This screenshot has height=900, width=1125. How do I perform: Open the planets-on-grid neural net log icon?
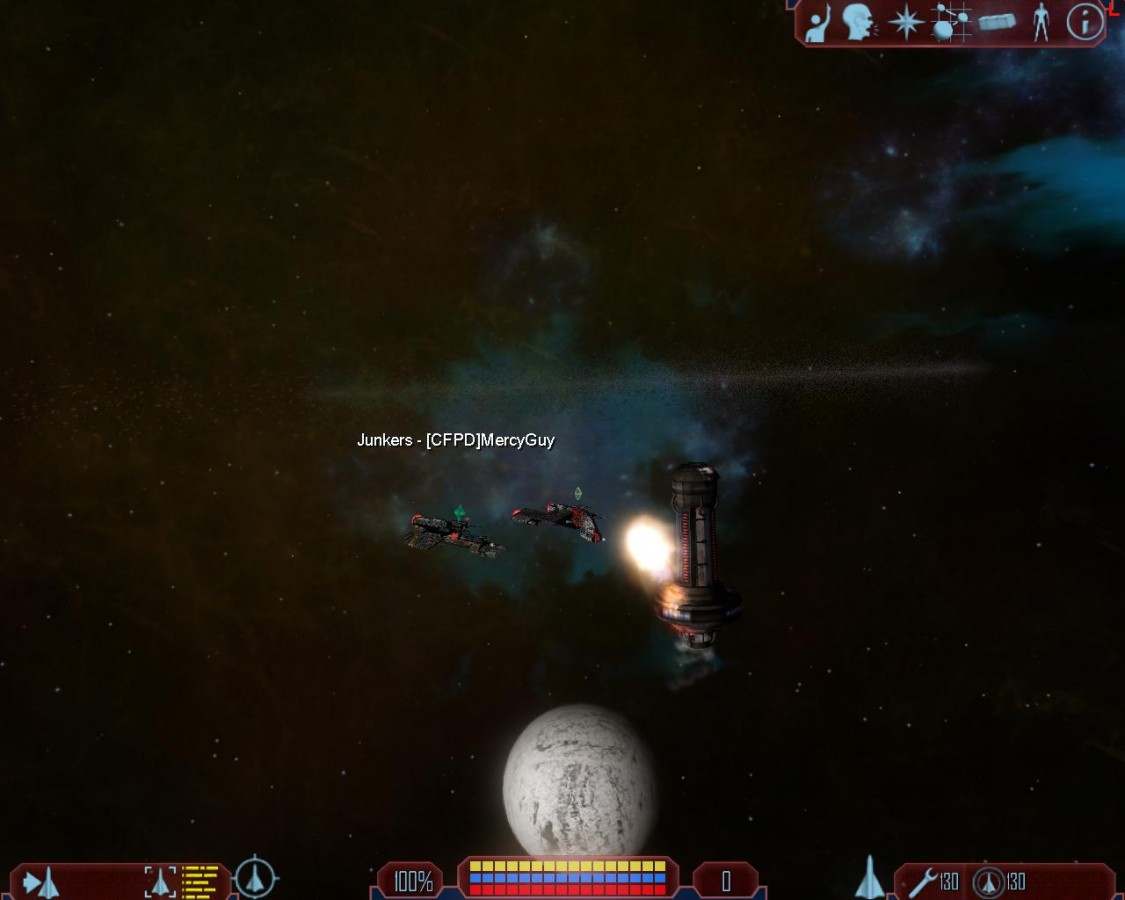pyautogui.click(x=951, y=22)
